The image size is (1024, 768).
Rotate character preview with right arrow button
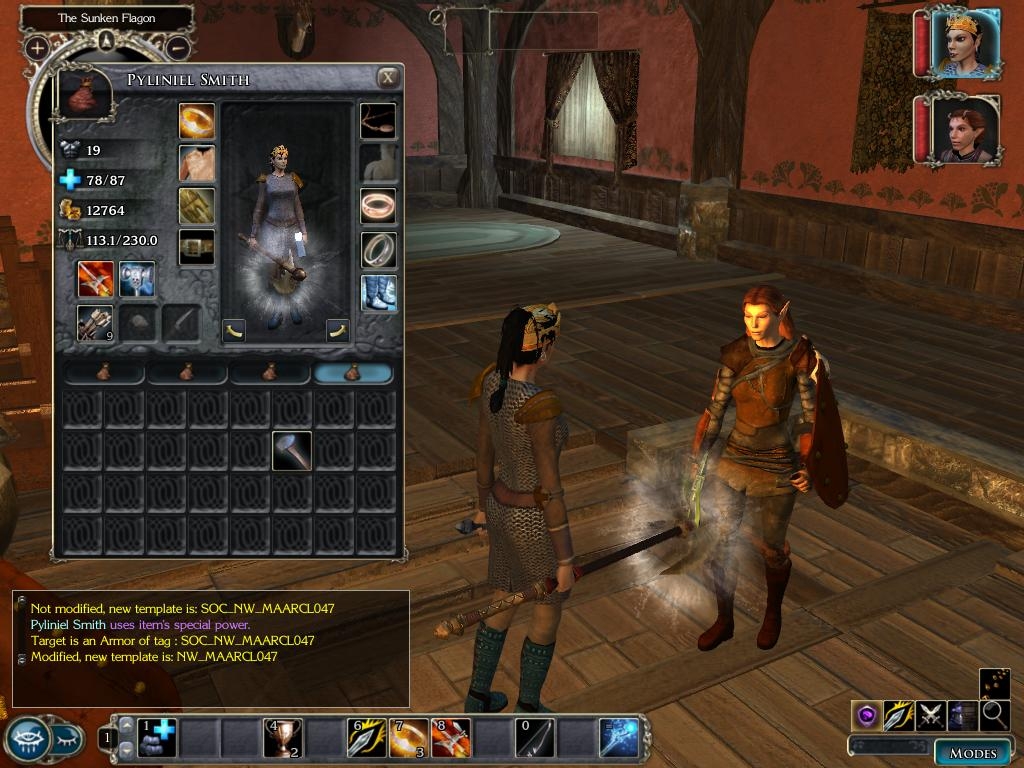tap(338, 330)
